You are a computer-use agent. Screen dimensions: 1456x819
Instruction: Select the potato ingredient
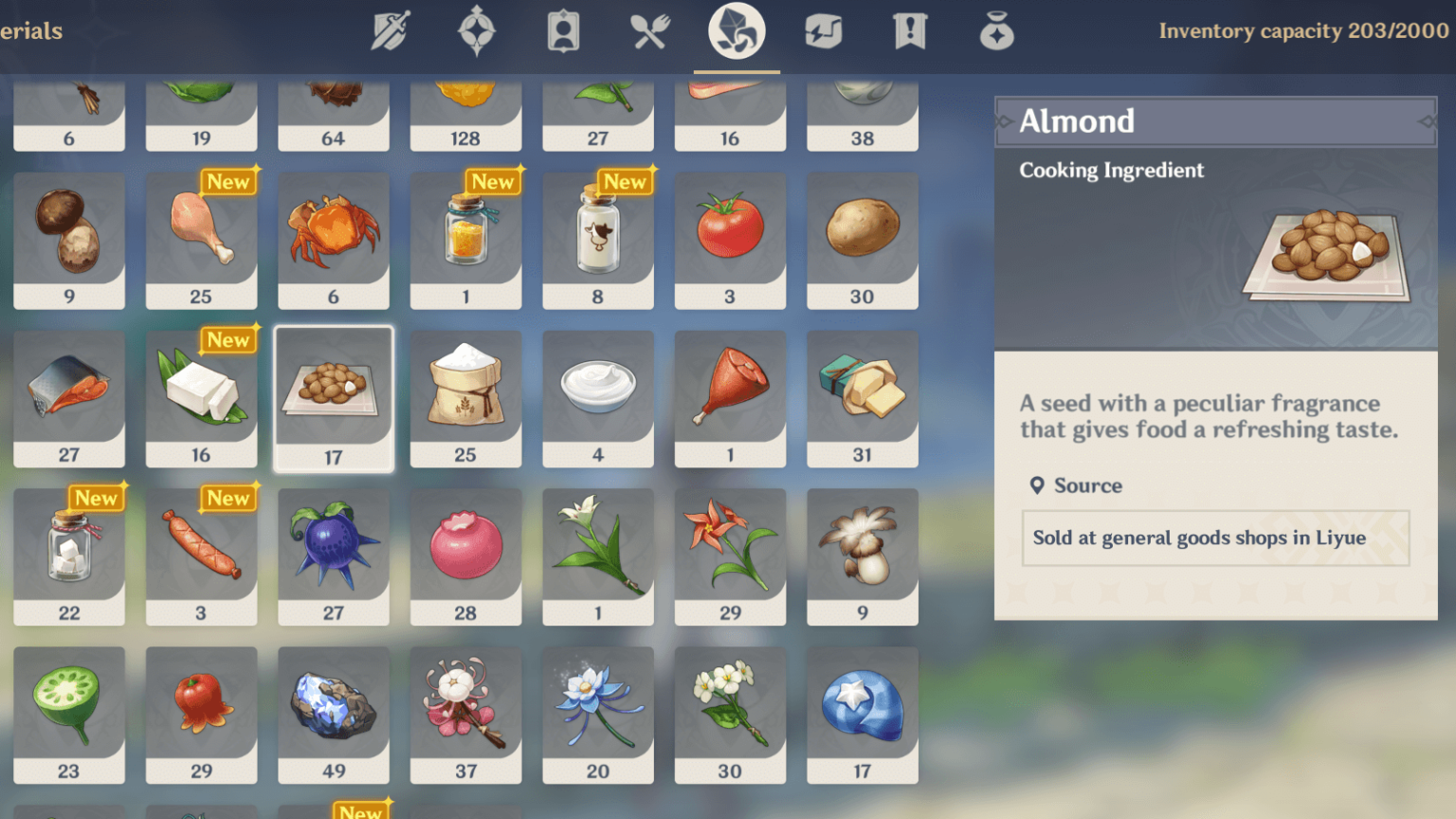pyautogui.click(x=862, y=240)
